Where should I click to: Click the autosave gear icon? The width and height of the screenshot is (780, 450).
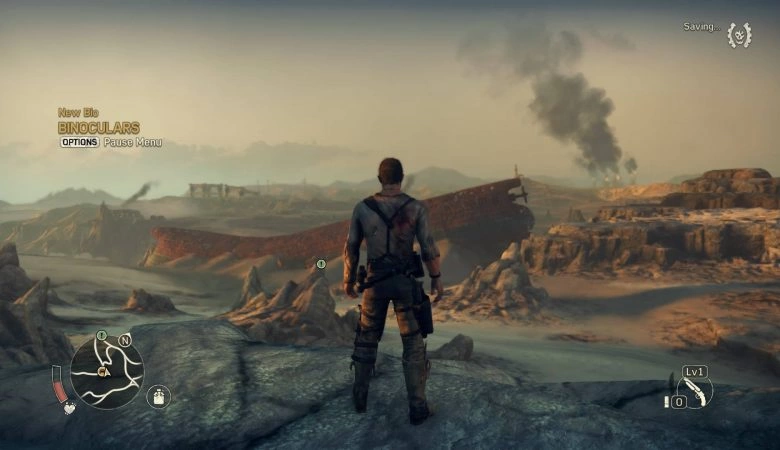pyautogui.click(x=738, y=35)
